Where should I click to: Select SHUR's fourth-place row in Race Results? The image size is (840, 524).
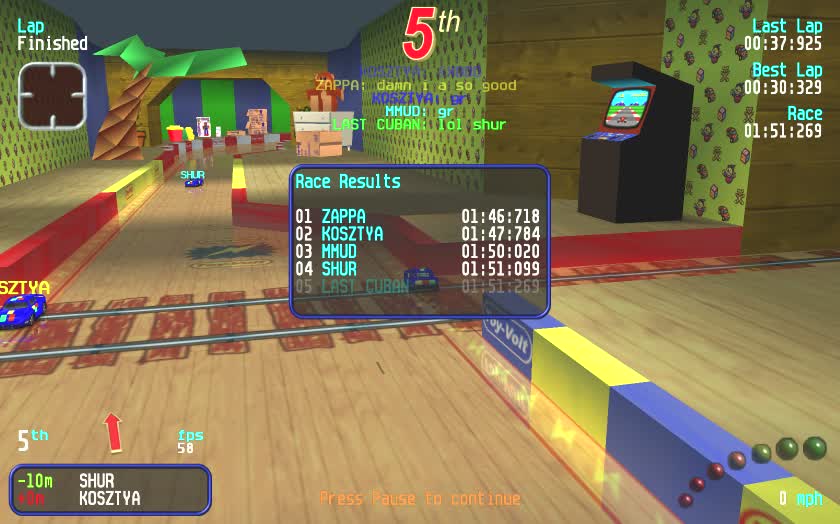tap(417, 269)
